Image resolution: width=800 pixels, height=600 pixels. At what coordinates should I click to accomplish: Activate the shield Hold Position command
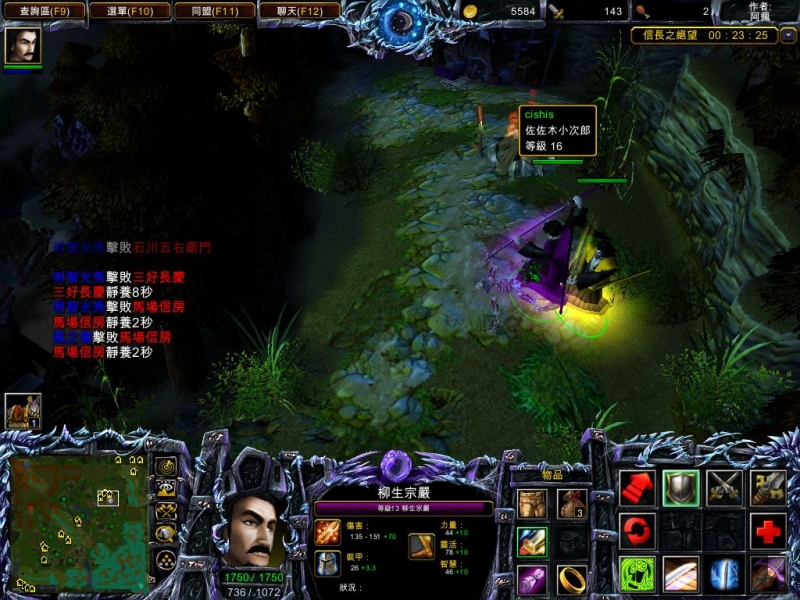coord(681,487)
